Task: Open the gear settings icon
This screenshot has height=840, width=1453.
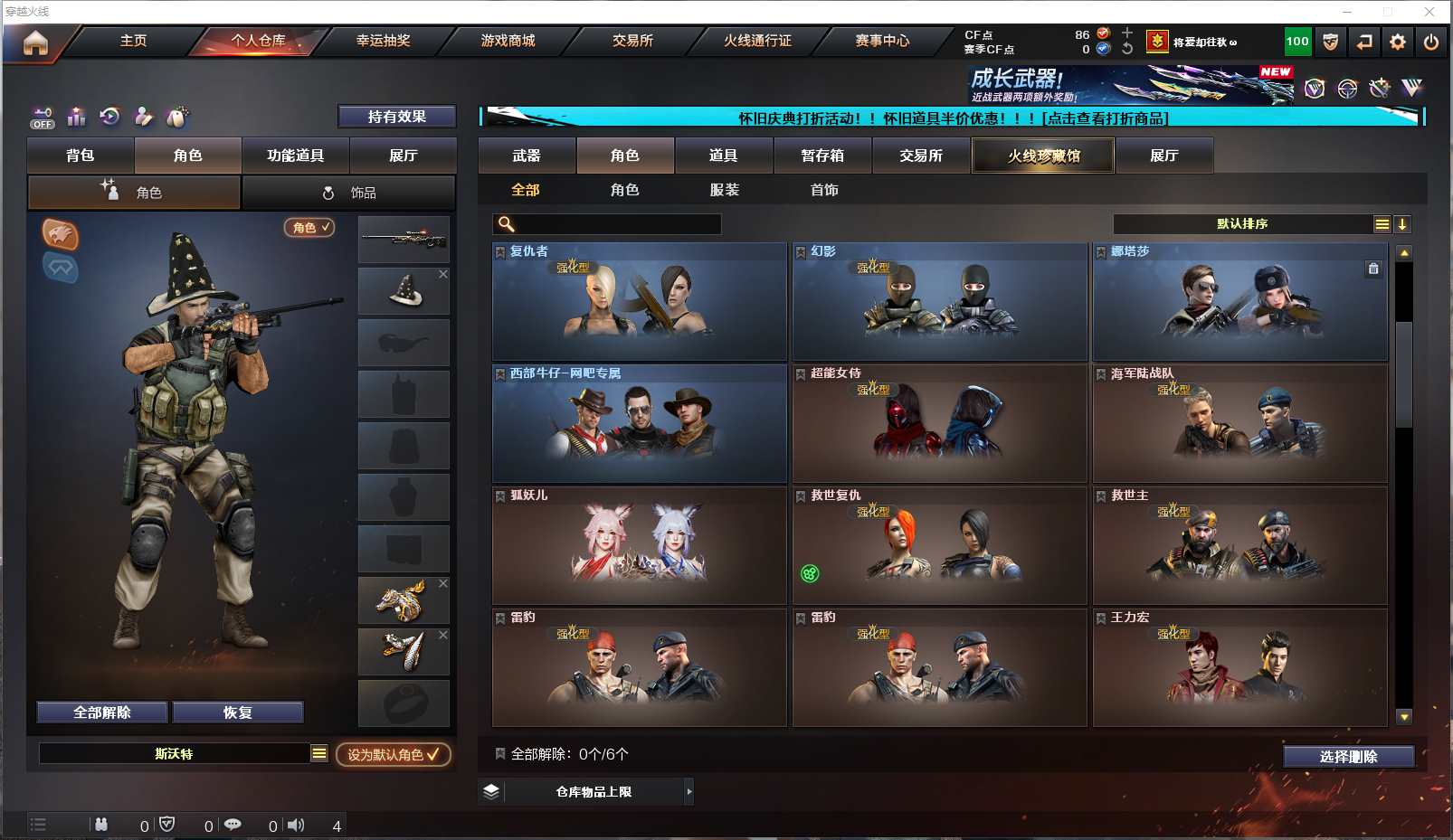Action: coord(1398,42)
